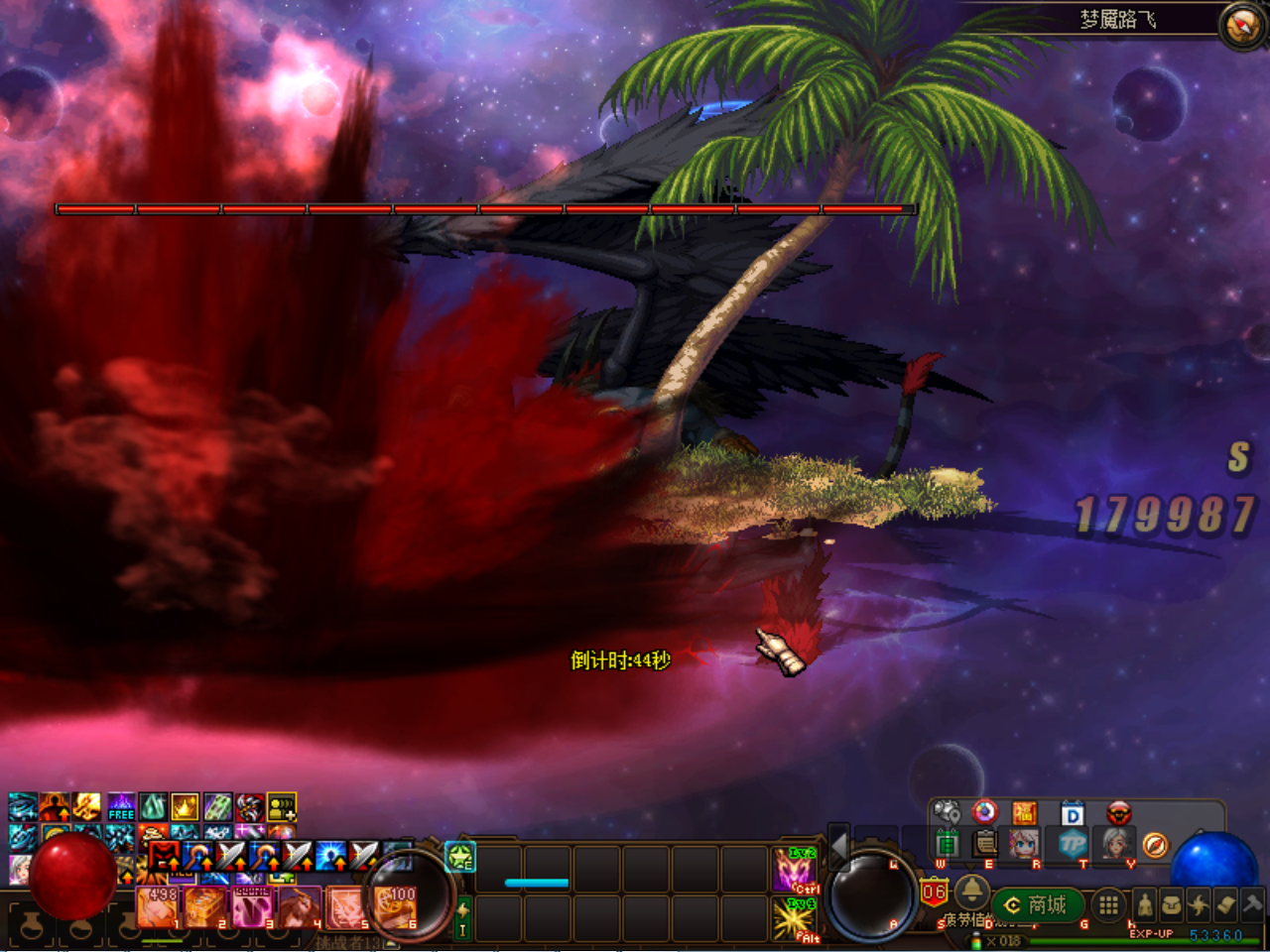Activate the Lv2 purple skill icon
Screen dimensions: 1270x952
point(795,870)
